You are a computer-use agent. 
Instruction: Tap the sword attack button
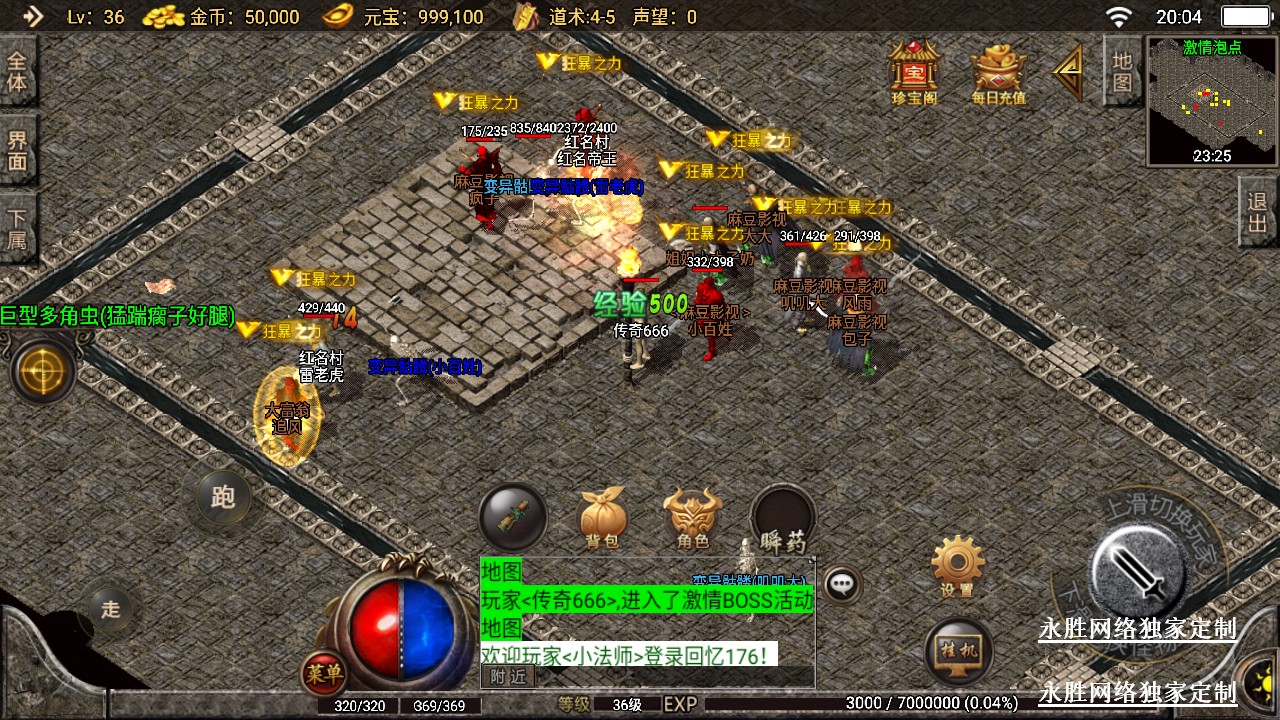coord(1138,571)
